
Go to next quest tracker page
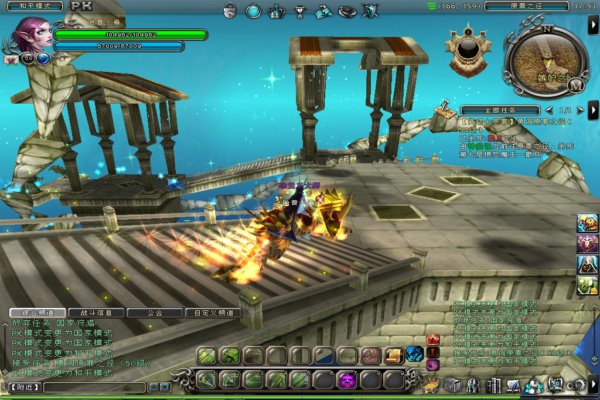click(x=578, y=109)
